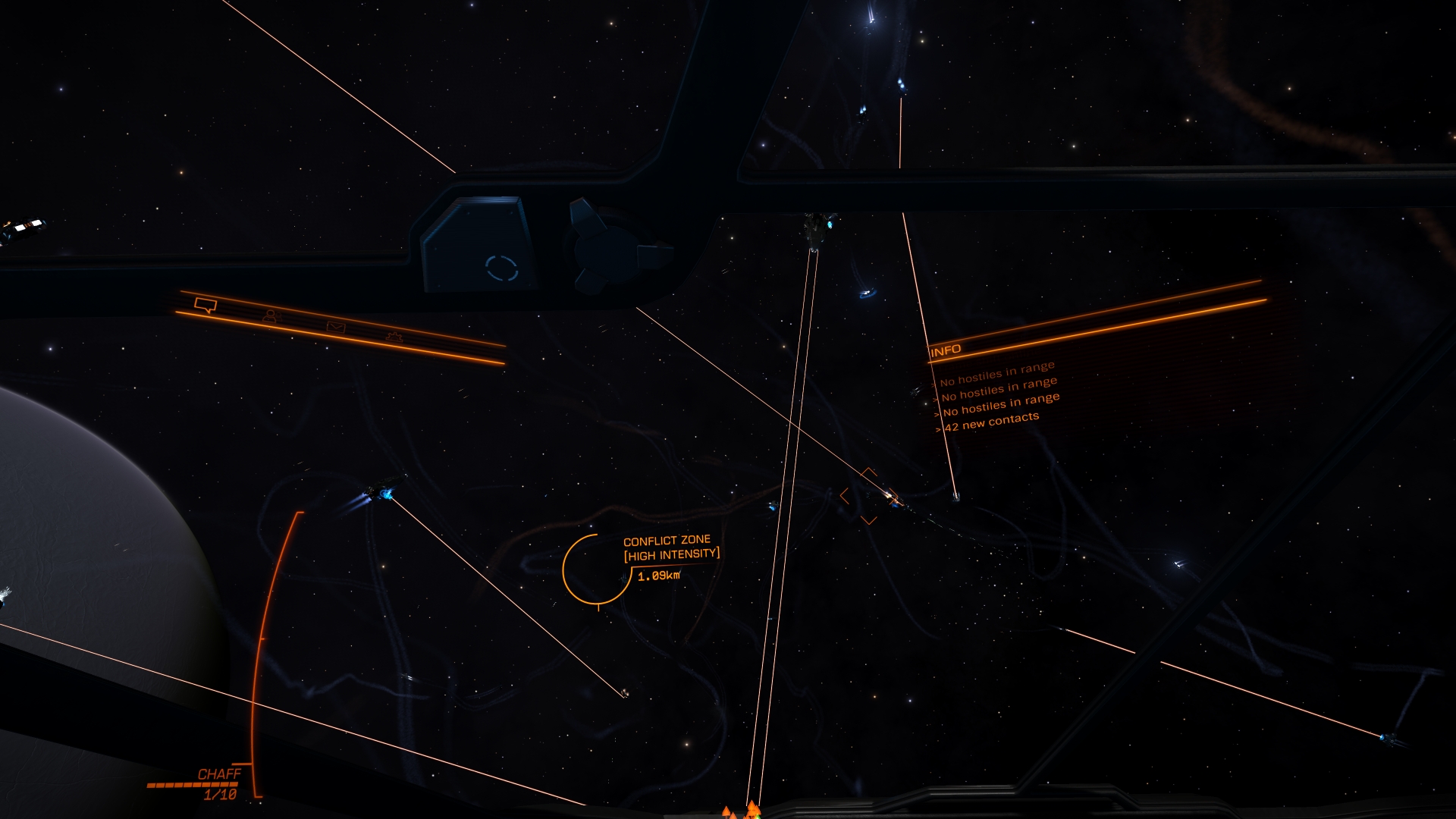Switch to the contacts people tab

[x=271, y=316]
